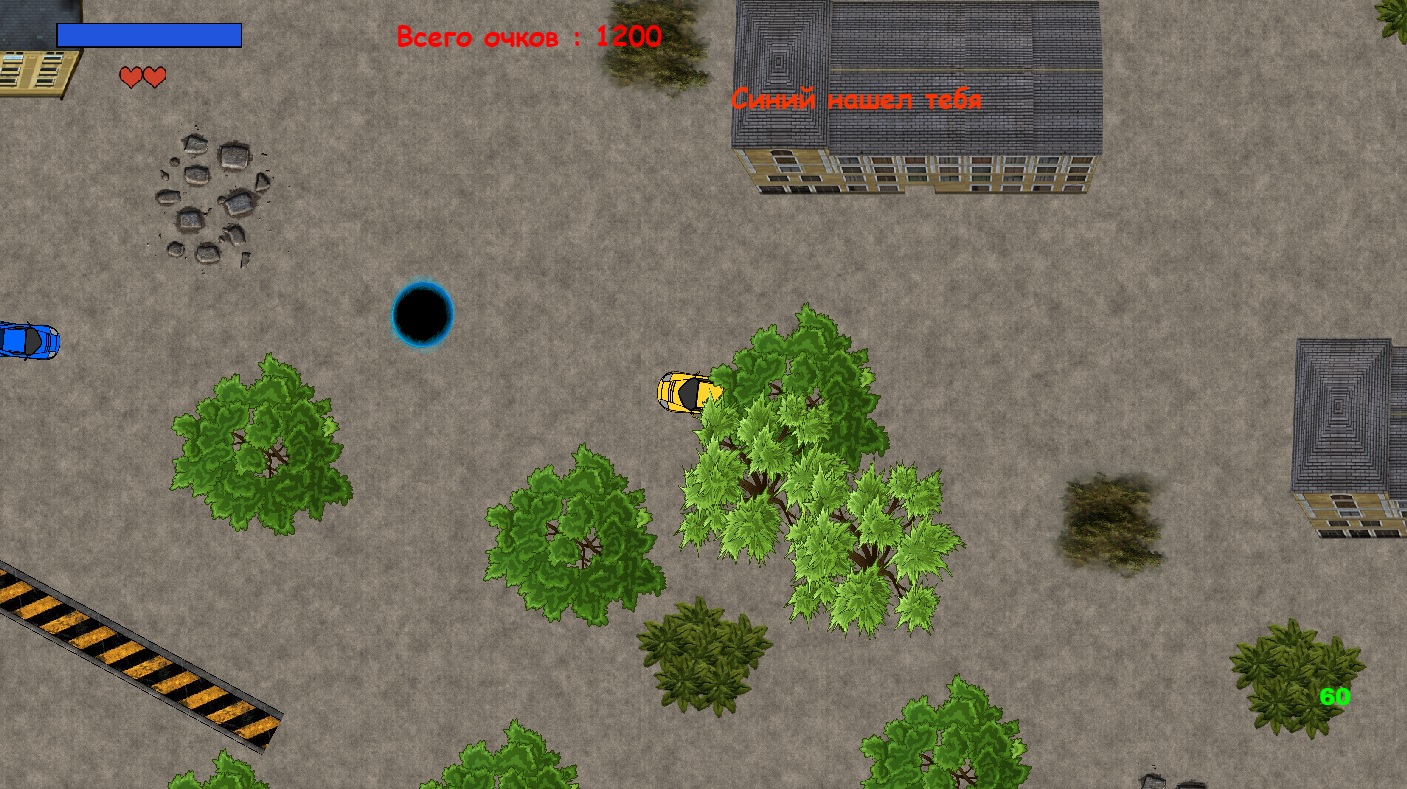The image size is (1407, 789).
Task: Click the first red heart icon
Action: pyautogui.click(x=129, y=77)
